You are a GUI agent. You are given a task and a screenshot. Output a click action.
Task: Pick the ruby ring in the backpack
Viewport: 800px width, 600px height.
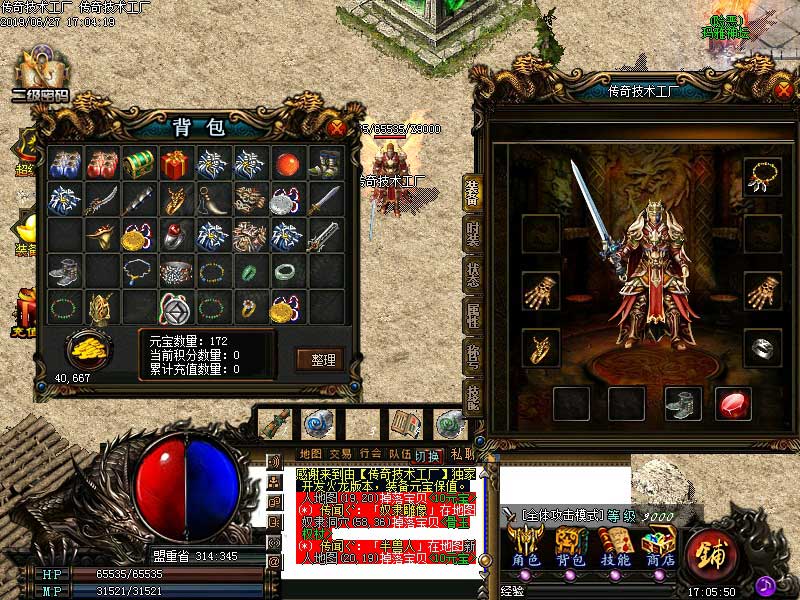coord(176,236)
